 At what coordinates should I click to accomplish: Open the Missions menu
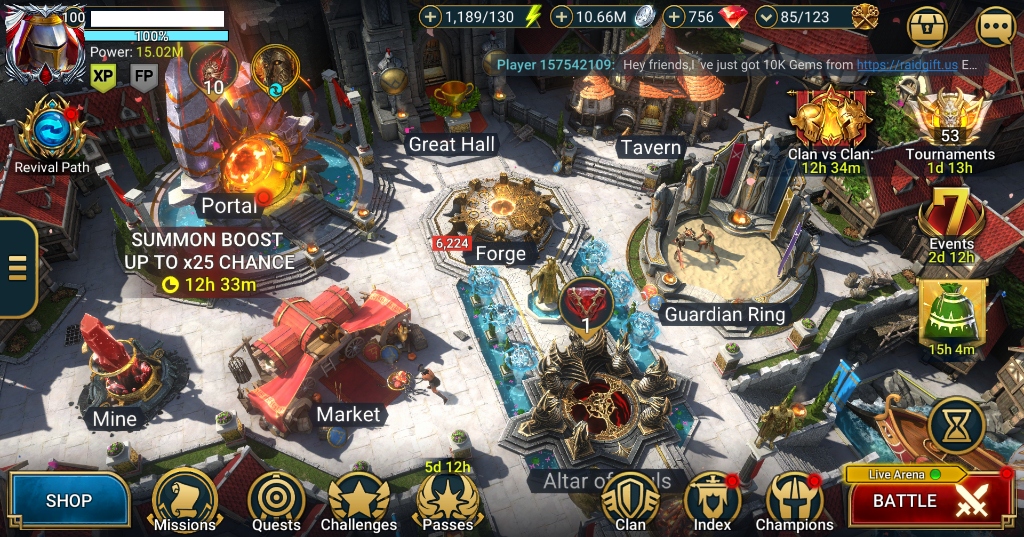click(x=185, y=500)
